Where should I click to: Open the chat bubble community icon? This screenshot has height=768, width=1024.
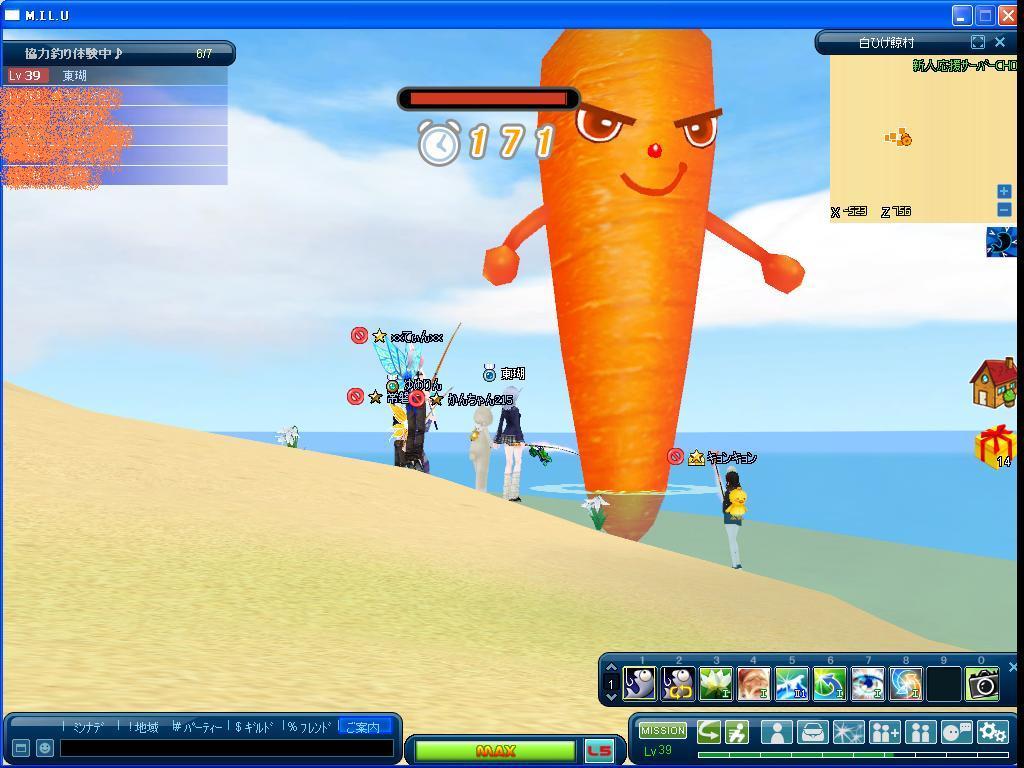[x=956, y=732]
